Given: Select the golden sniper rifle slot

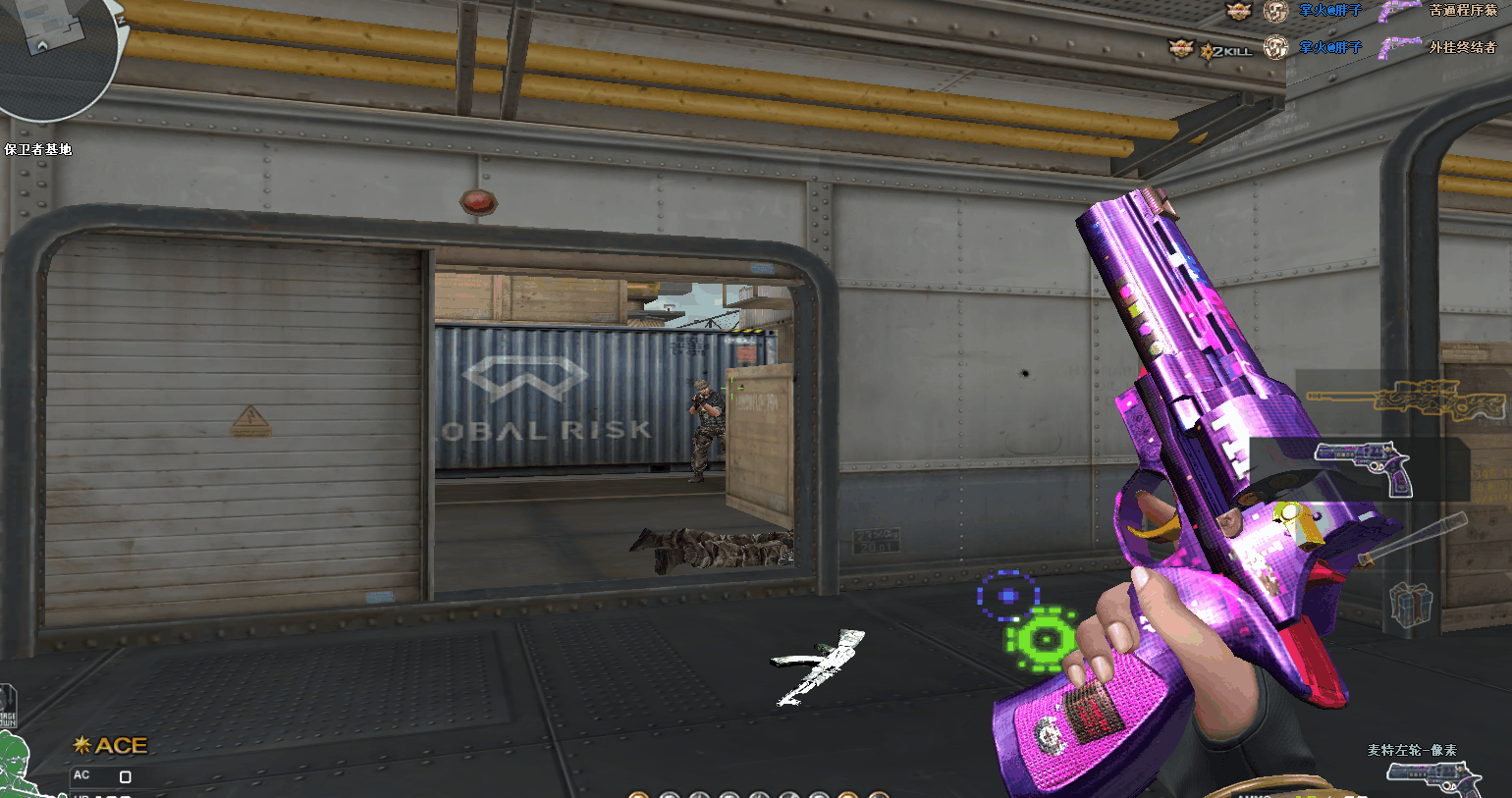Looking at the screenshot, I should coord(1404,398).
